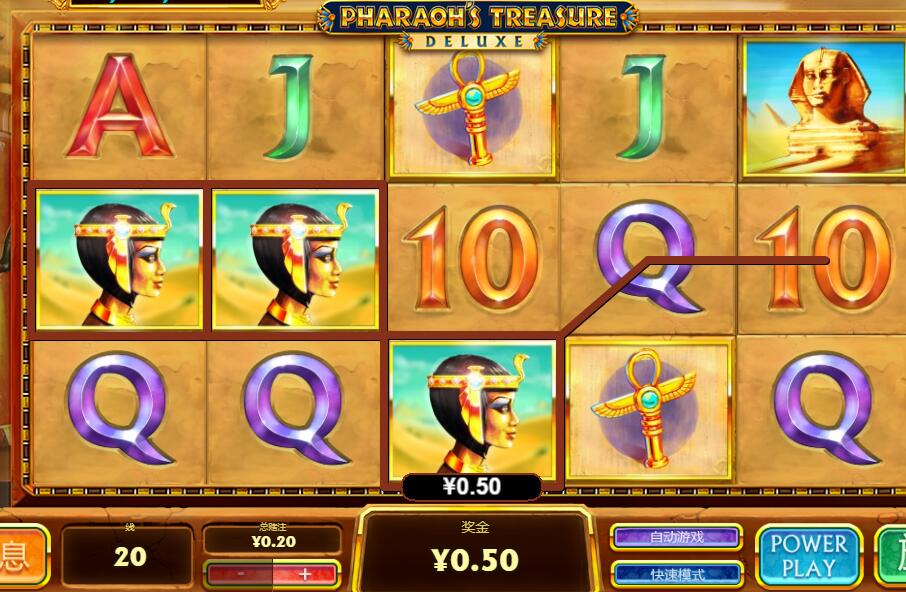Increase the total bet with the plus button
Image resolution: width=906 pixels, height=592 pixels.
(x=305, y=574)
